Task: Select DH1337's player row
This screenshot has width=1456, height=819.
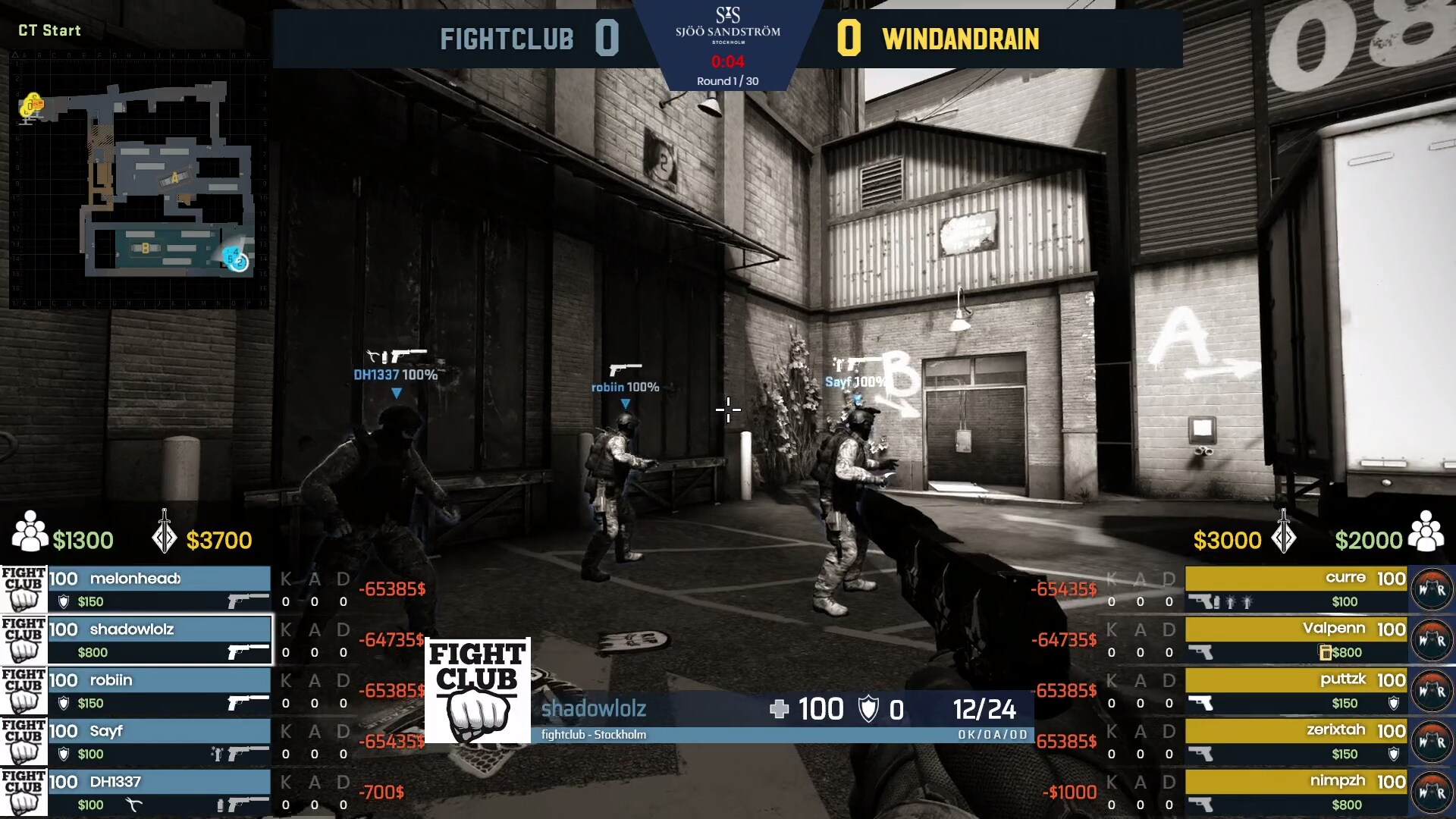Action: coord(159,792)
